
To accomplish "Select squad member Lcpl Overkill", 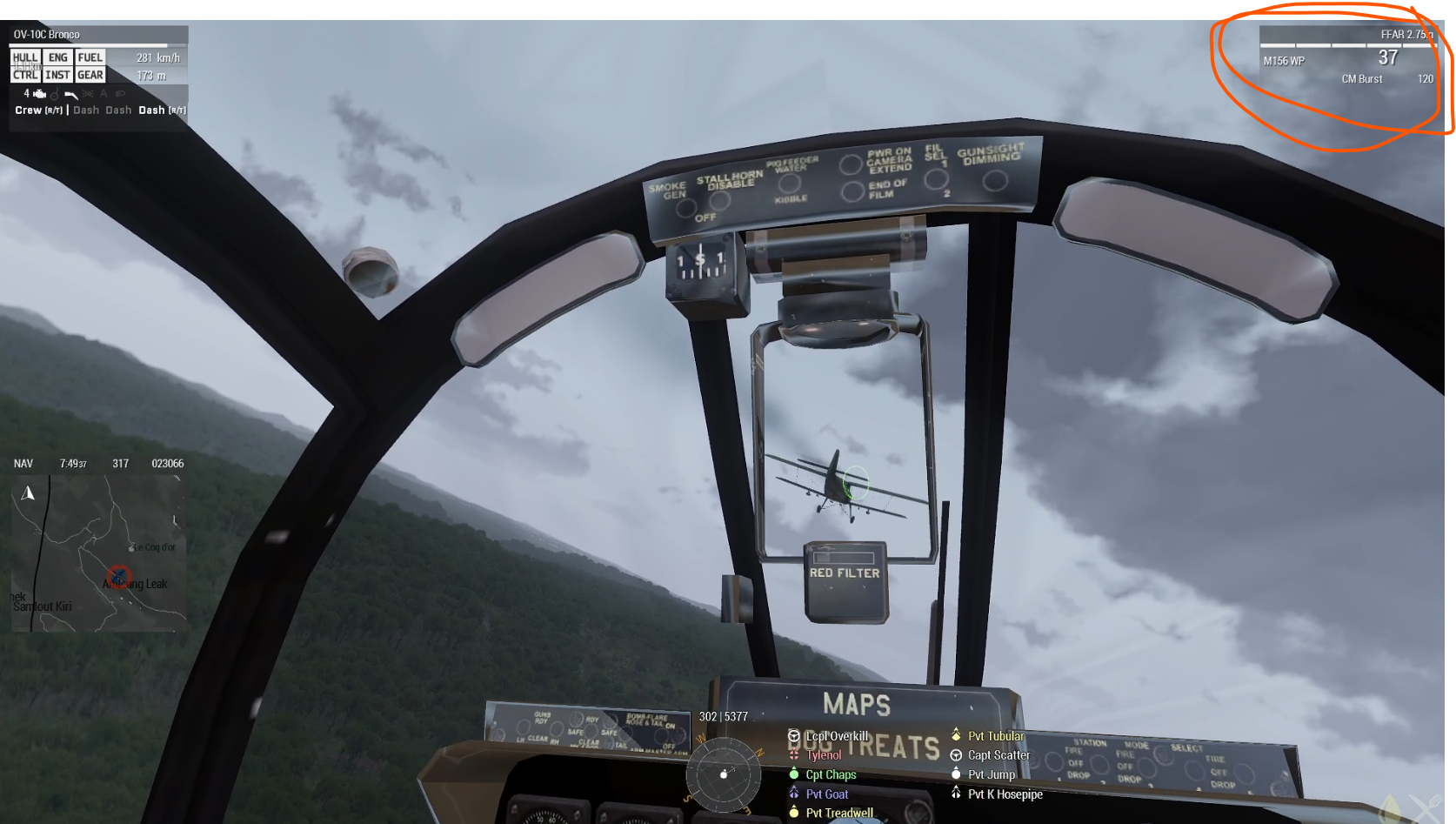I will click(x=836, y=736).
